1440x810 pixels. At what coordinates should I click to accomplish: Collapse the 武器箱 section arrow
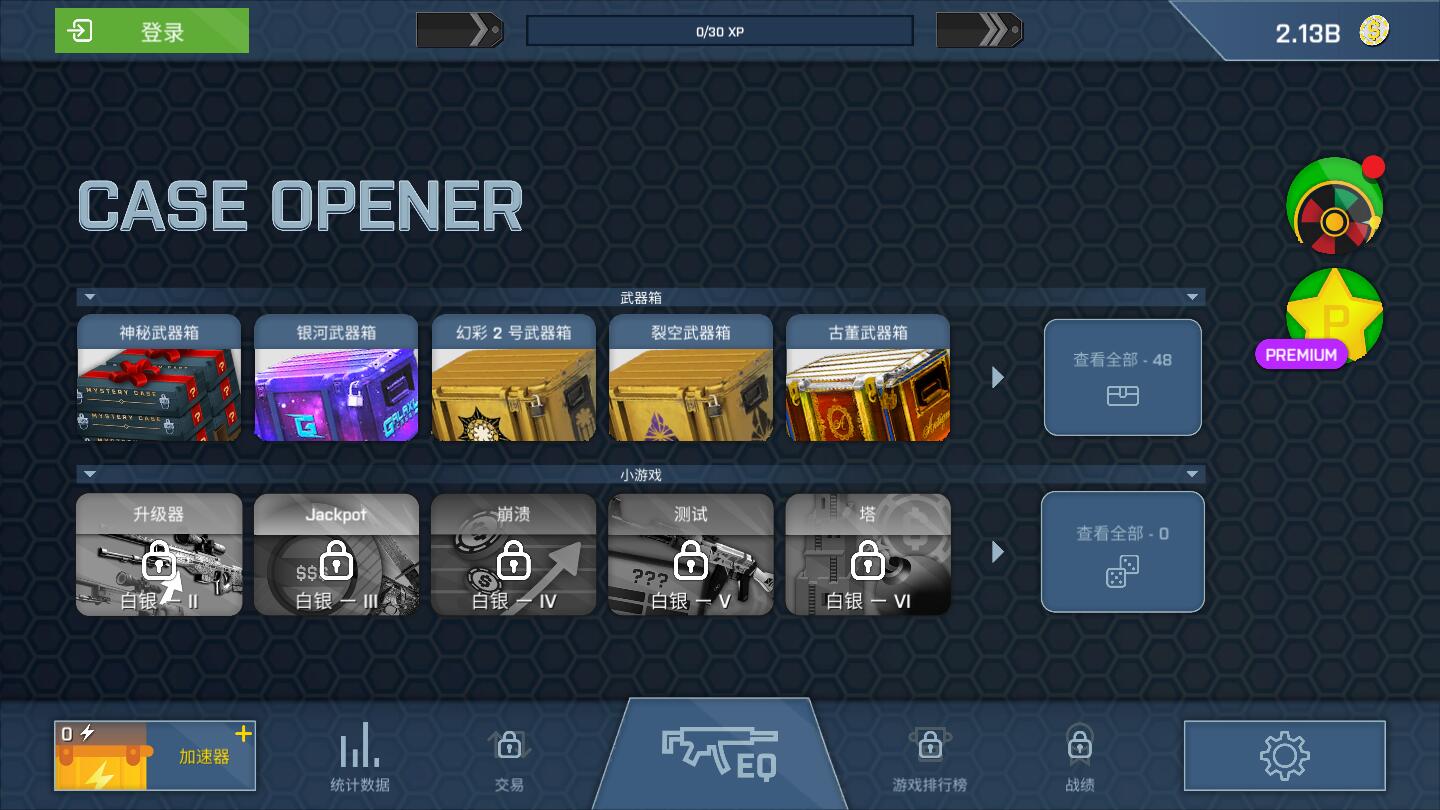point(87,297)
